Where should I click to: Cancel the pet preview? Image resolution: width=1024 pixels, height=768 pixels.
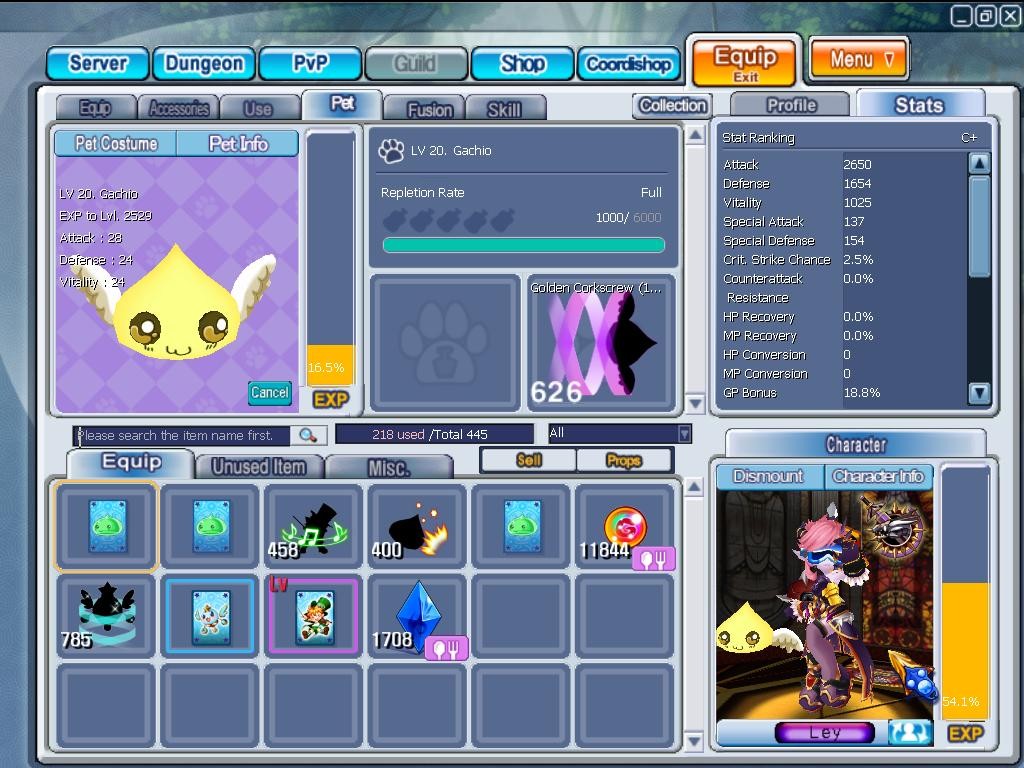point(269,392)
